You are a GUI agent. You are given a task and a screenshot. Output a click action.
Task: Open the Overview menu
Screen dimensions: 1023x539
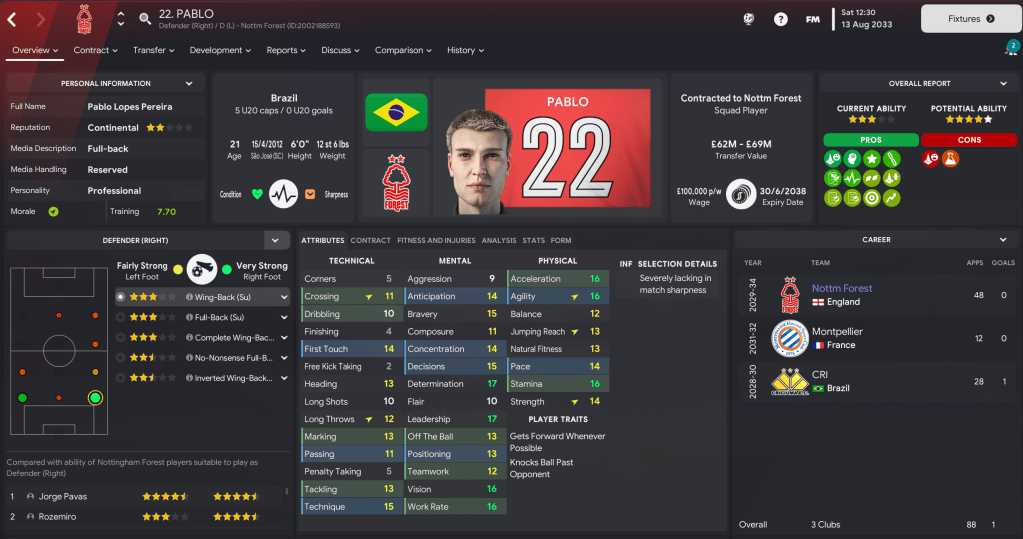coord(35,50)
